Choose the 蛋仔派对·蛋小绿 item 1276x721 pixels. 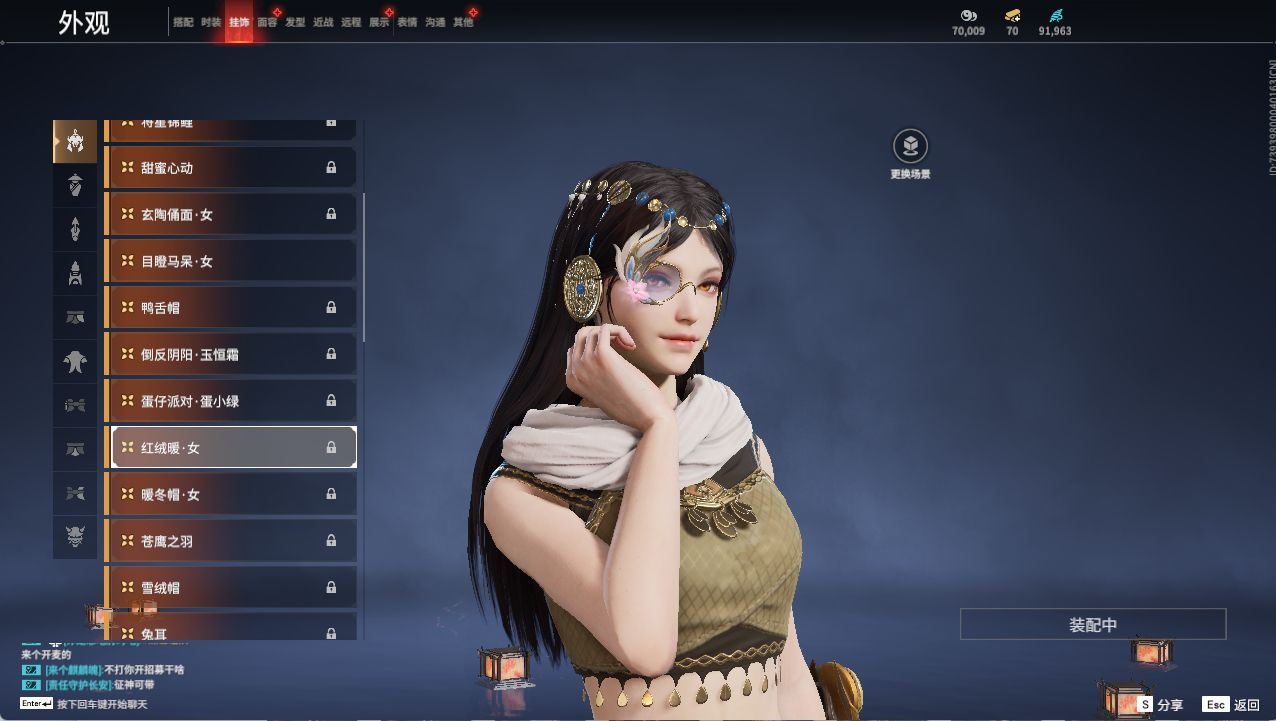pyautogui.click(x=231, y=401)
